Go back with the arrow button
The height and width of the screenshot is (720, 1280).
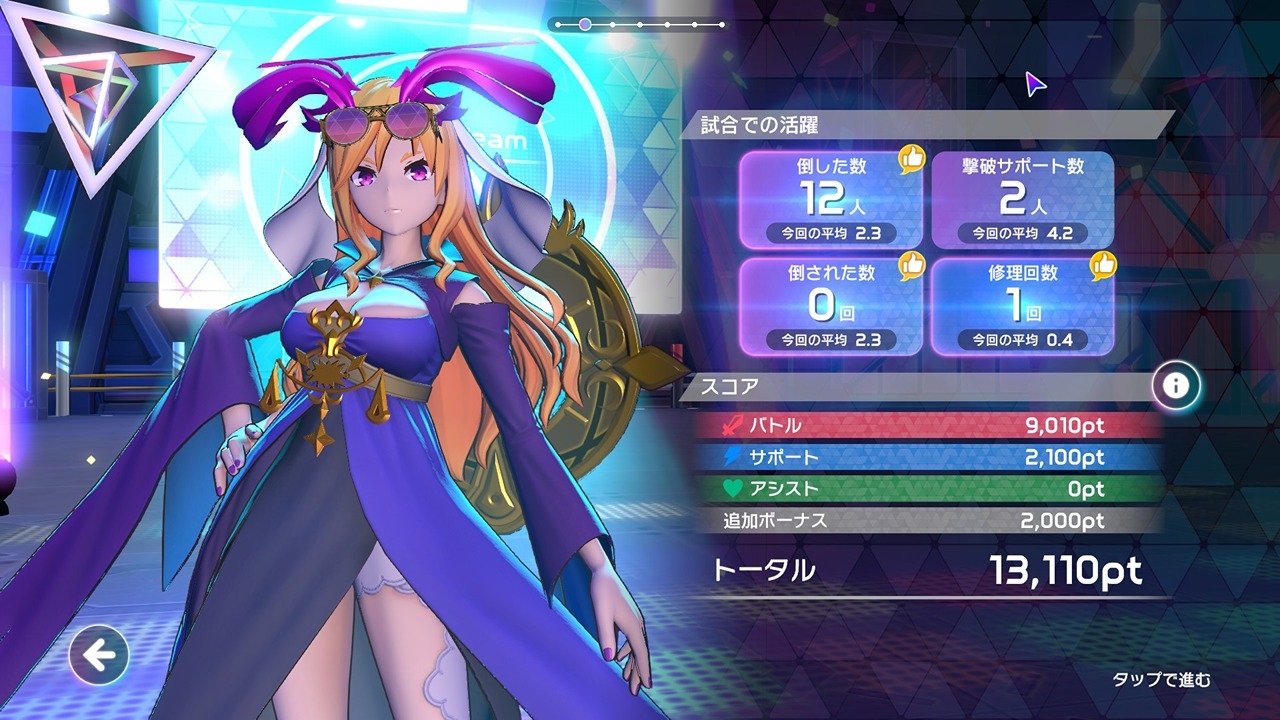coord(98,656)
